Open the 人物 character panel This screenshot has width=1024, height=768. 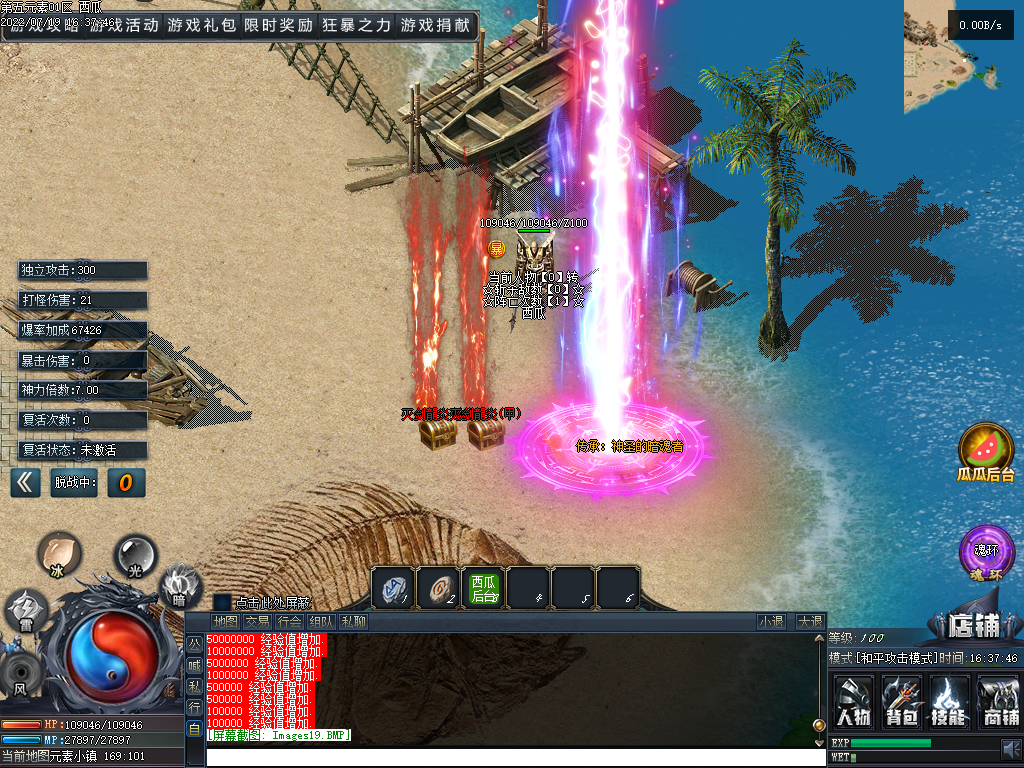[x=853, y=701]
